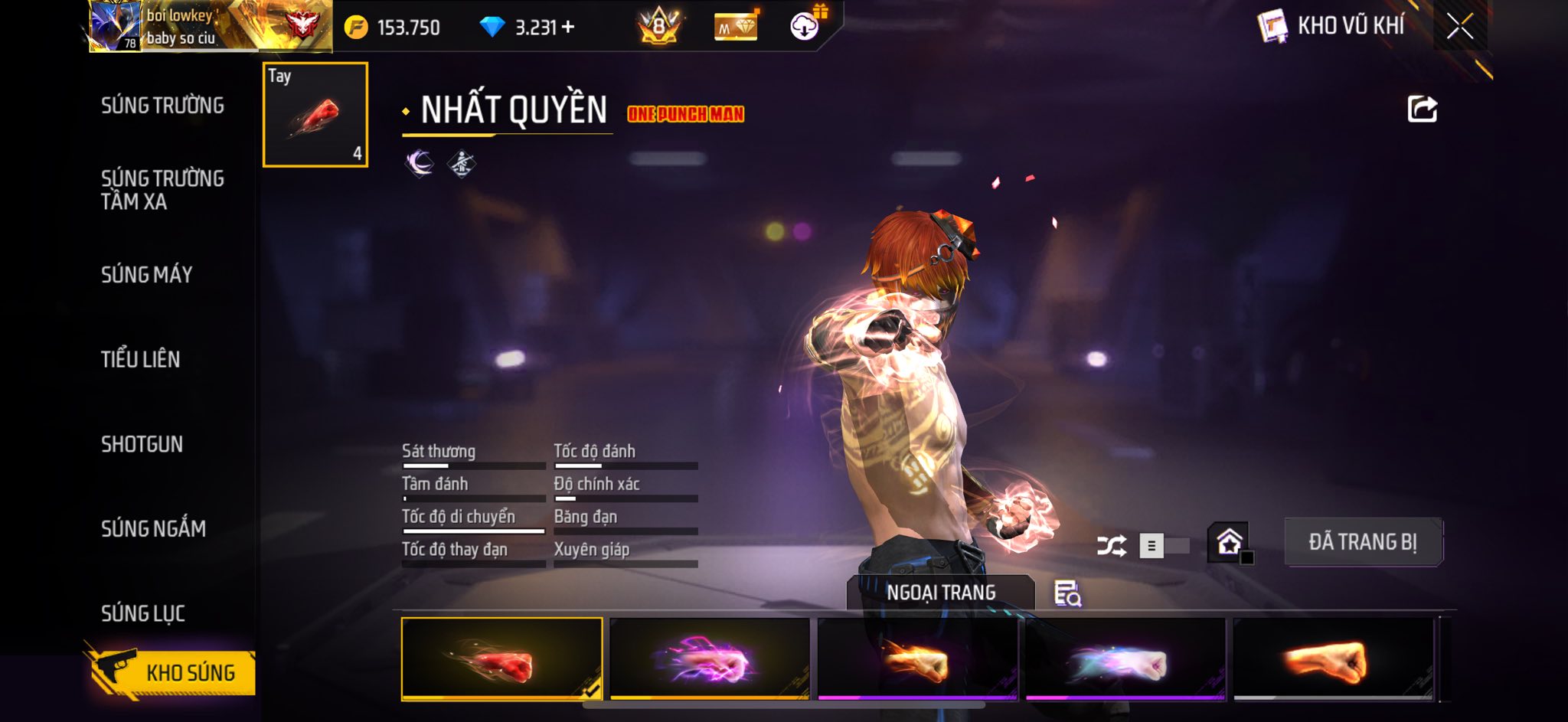Pick the blue-white glowing fist skin
Screen dimensions: 1568x722
(x=1125, y=659)
